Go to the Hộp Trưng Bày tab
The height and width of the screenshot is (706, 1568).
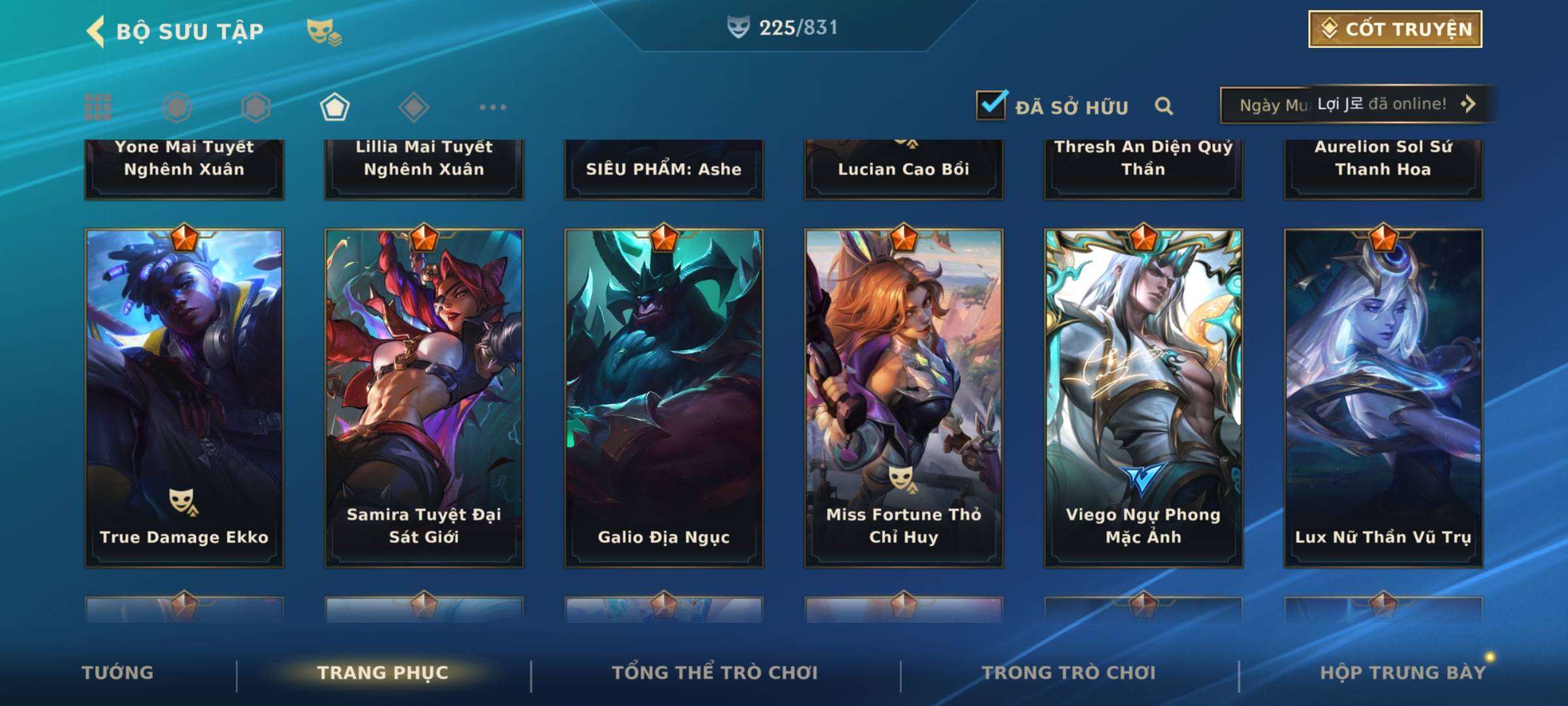click(1403, 673)
